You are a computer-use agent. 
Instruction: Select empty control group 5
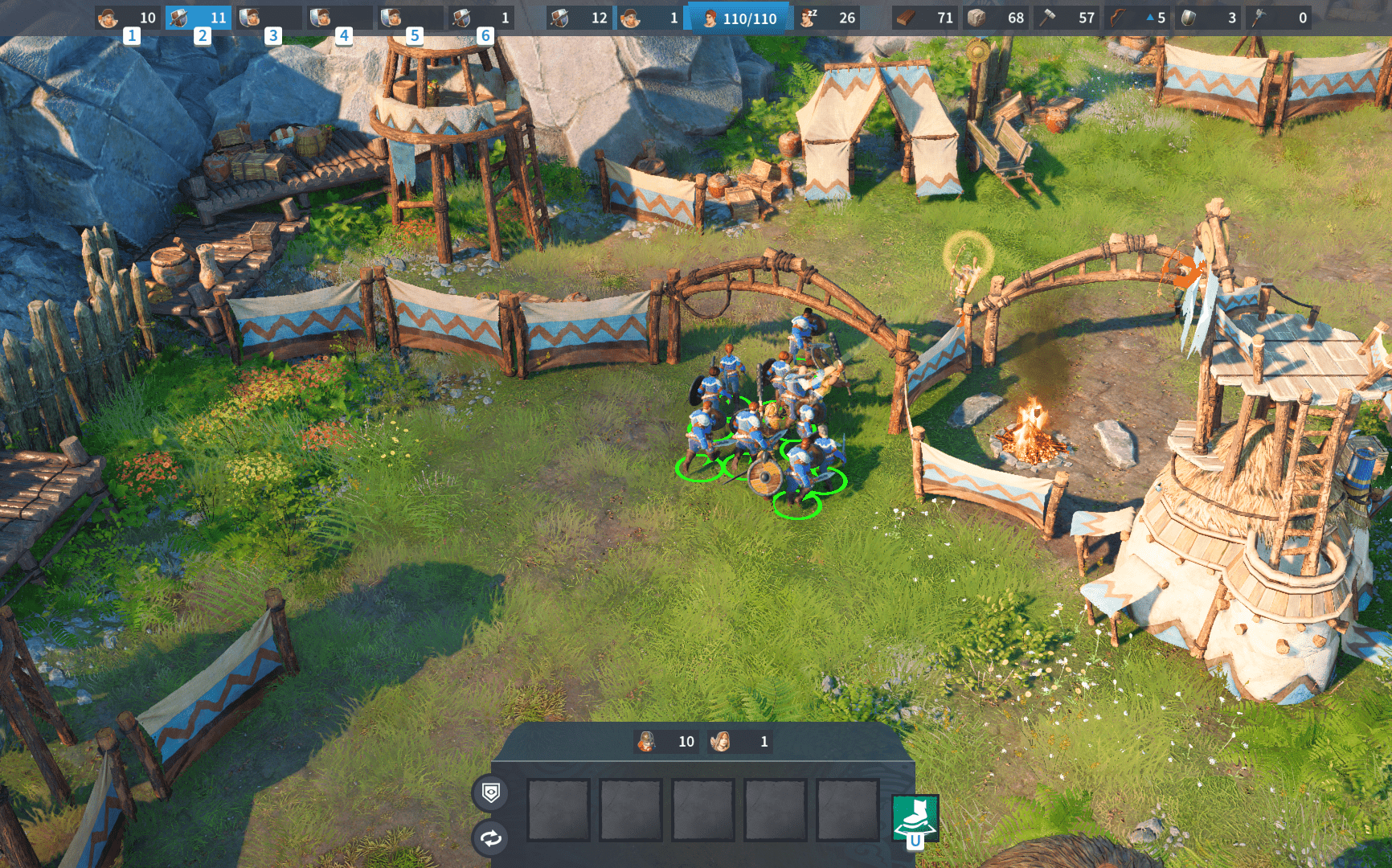point(411,18)
